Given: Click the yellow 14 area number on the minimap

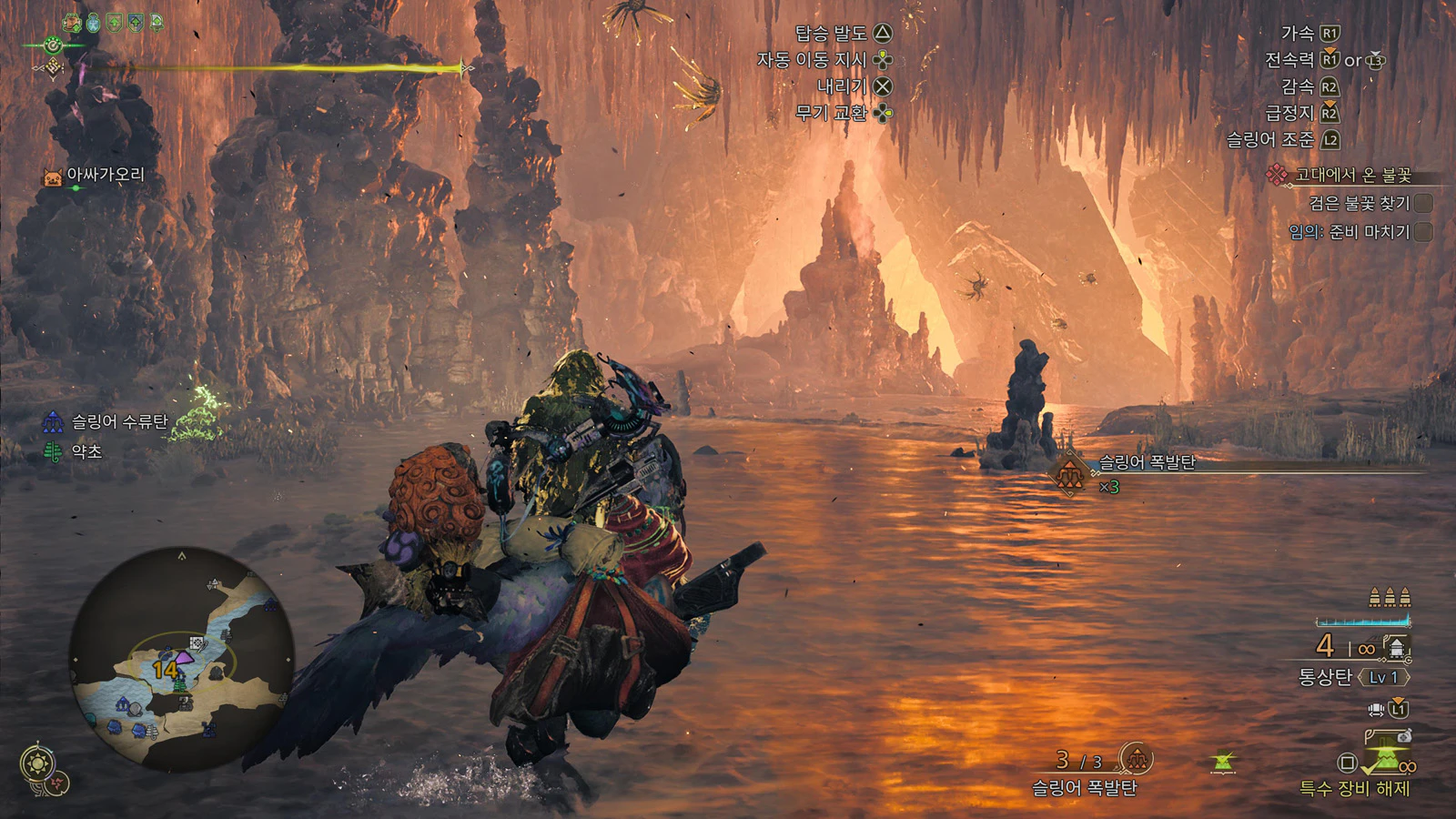Looking at the screenshot, I should pyautogui.click(x=165, y=671).
